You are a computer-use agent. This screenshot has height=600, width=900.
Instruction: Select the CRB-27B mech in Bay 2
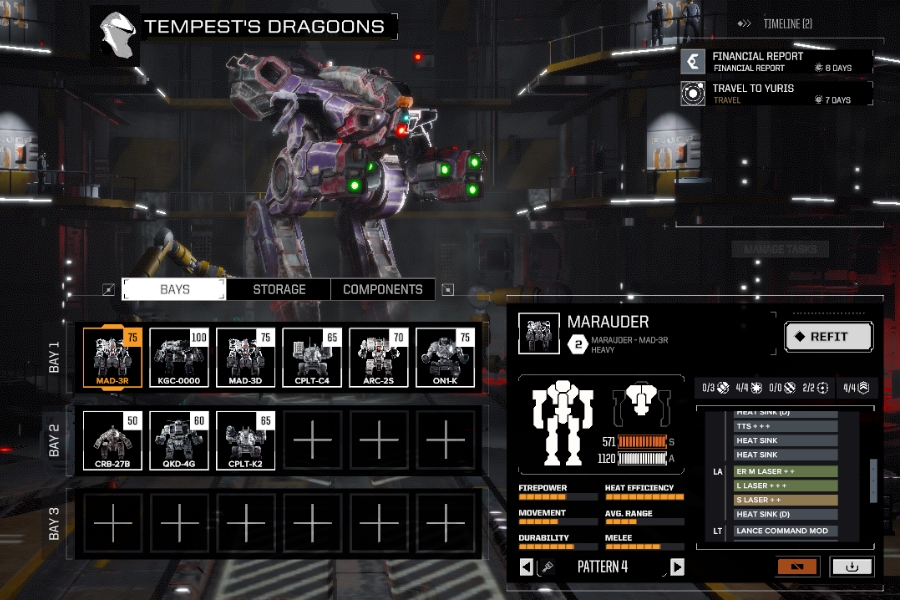(113, 441)
